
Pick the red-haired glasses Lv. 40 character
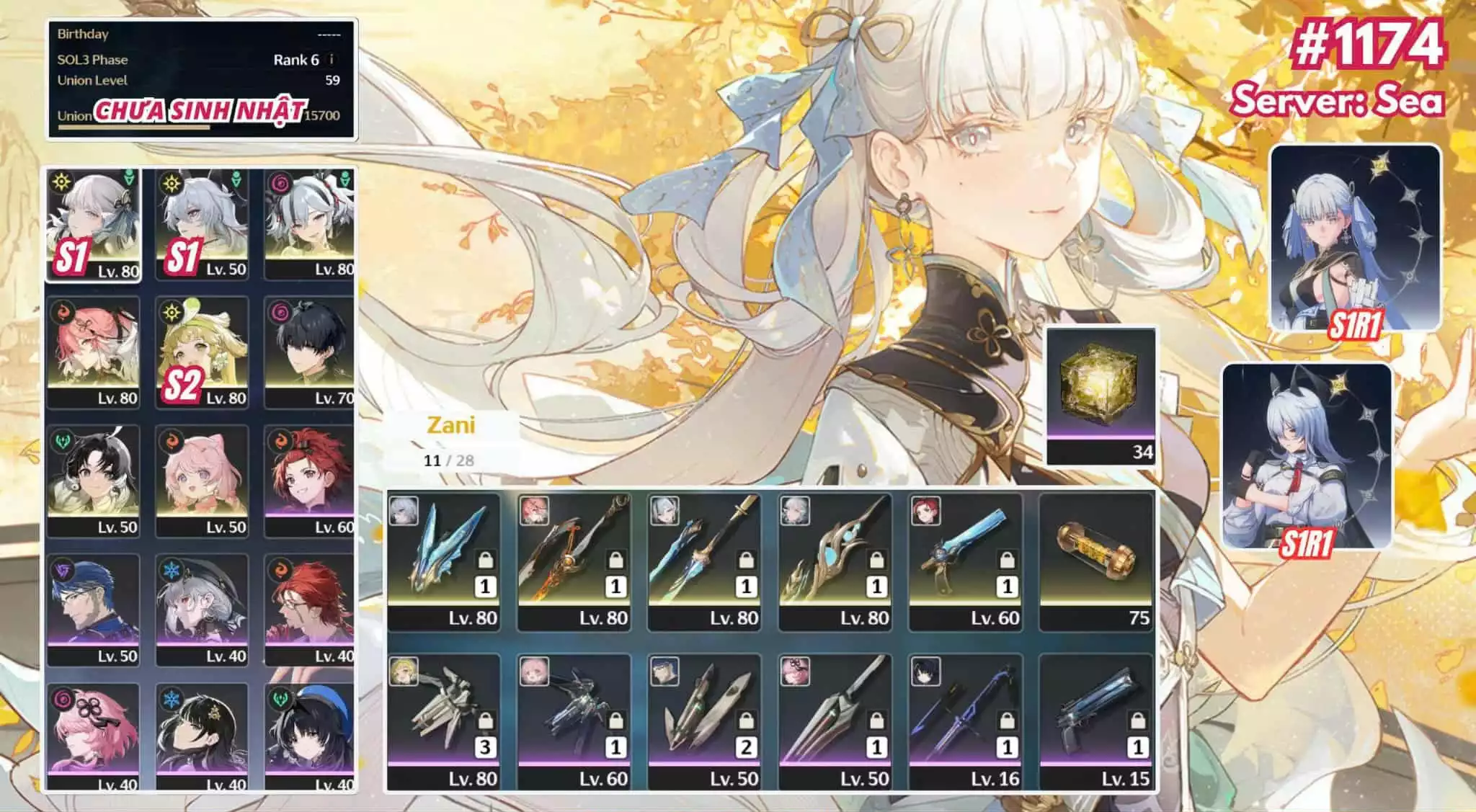coord(310,610)
